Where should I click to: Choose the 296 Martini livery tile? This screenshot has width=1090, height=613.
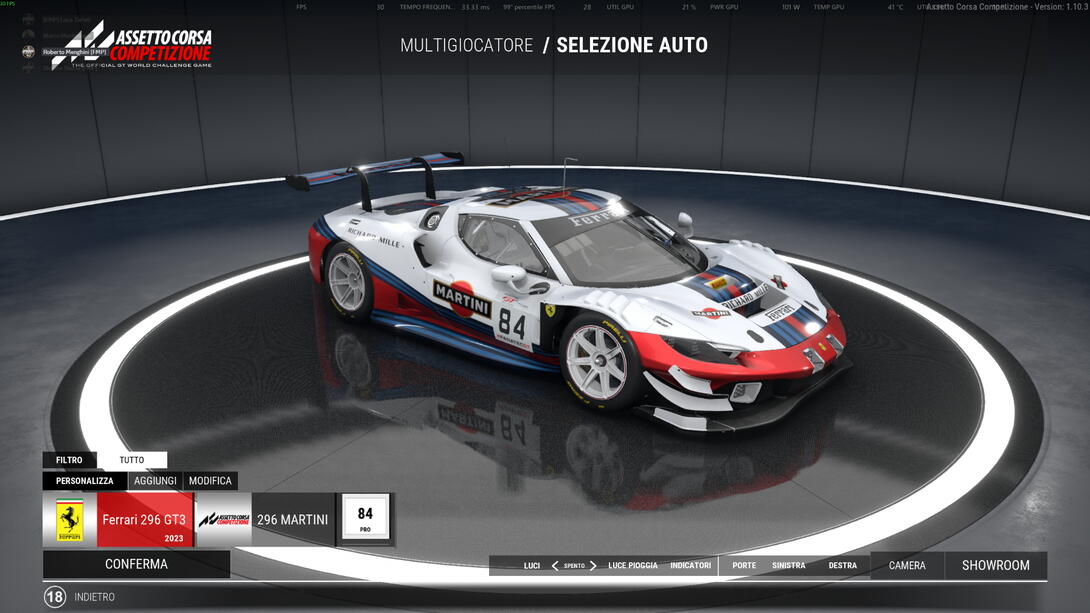pyautogui.click(x=265, y=520)
